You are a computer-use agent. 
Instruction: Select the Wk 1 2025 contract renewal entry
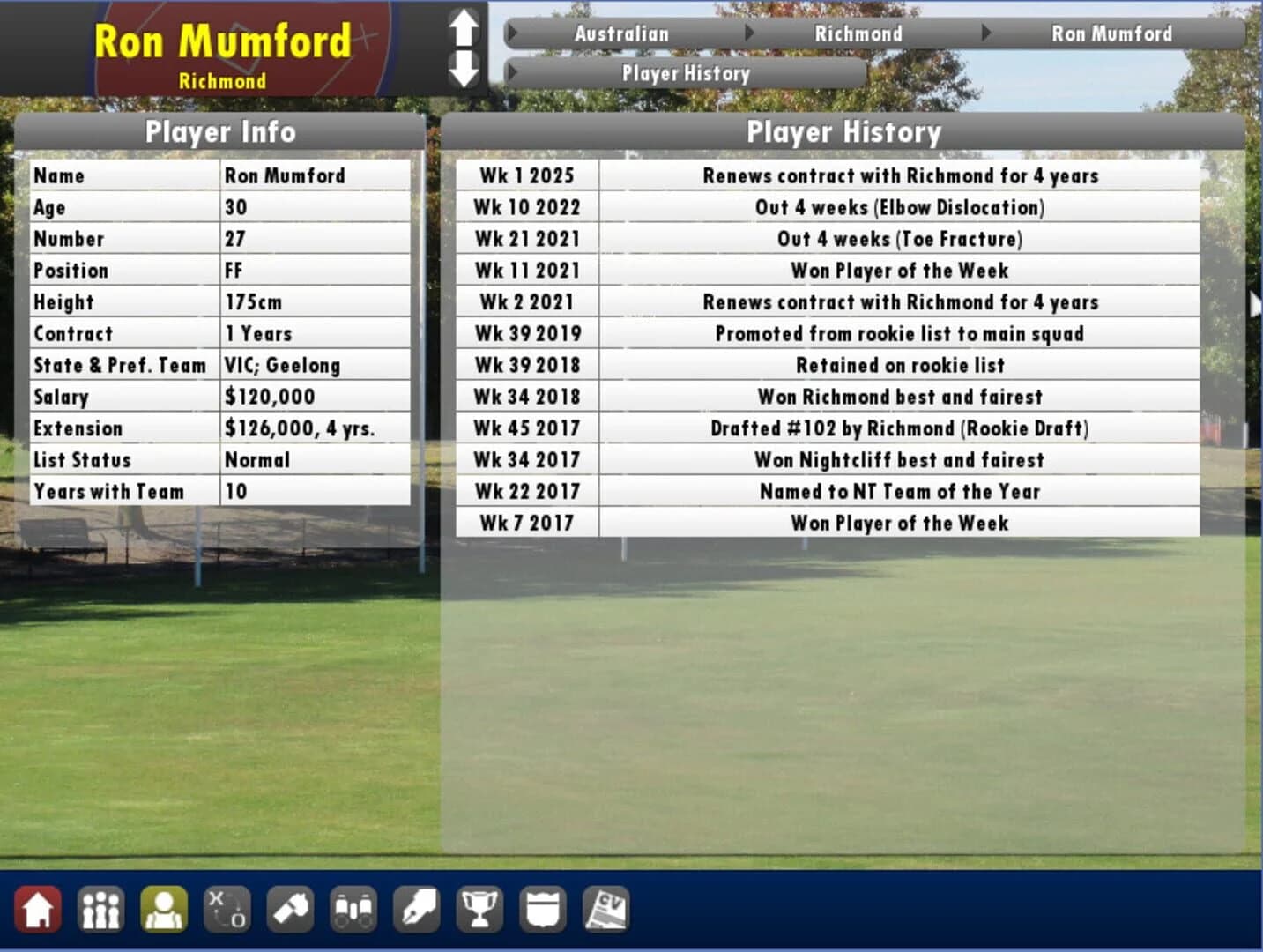(x=900, y=175)
